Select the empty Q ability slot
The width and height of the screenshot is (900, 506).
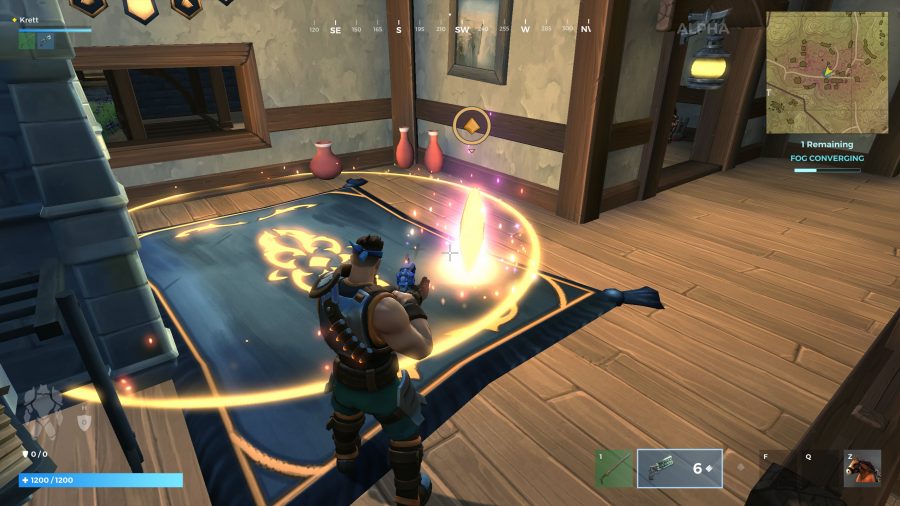808,468
